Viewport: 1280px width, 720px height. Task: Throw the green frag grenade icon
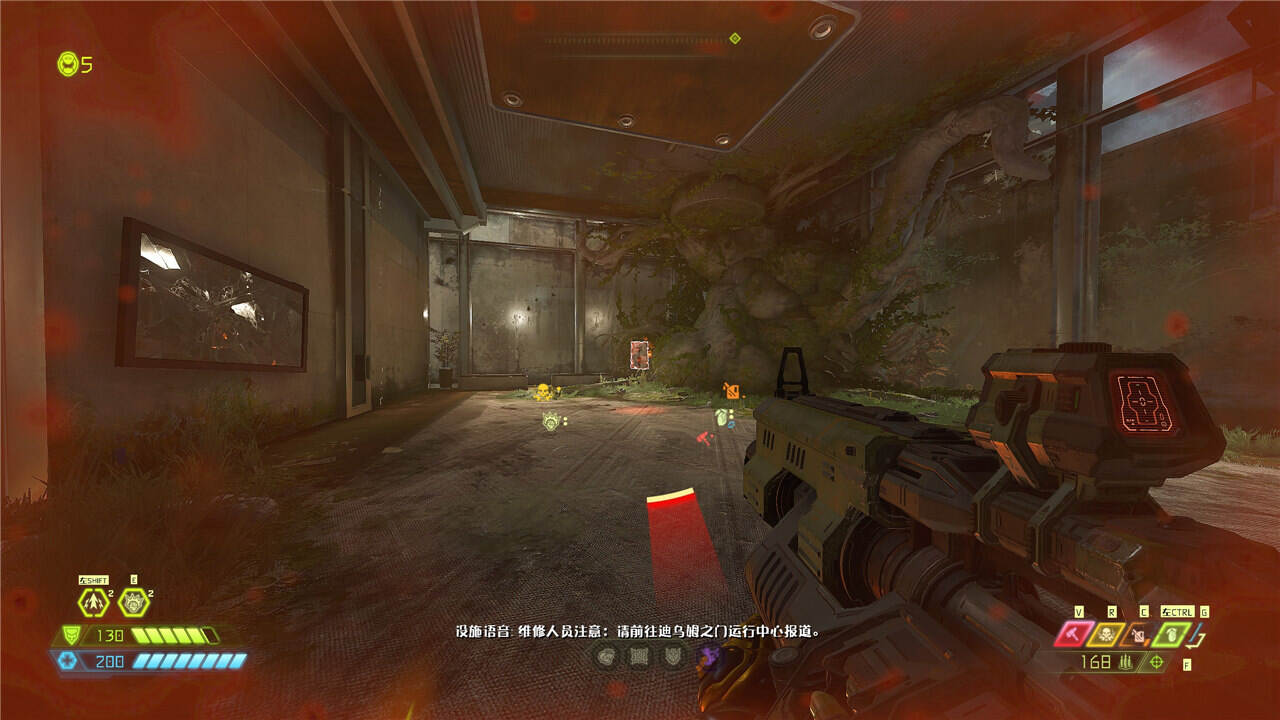tap(1171, 634)
